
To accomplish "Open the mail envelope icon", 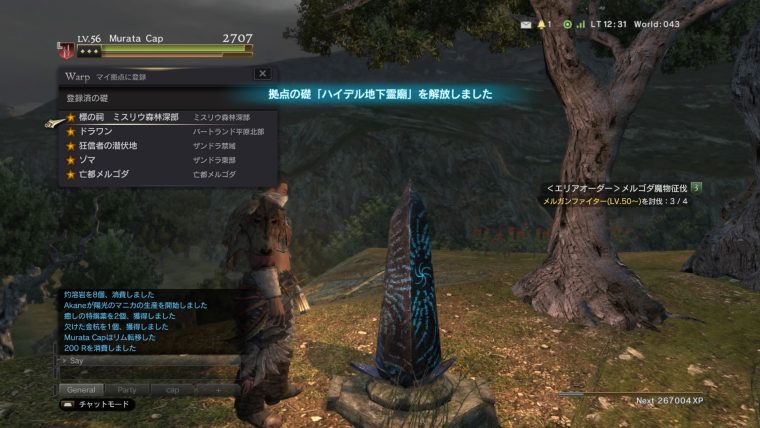I will 527,24.
